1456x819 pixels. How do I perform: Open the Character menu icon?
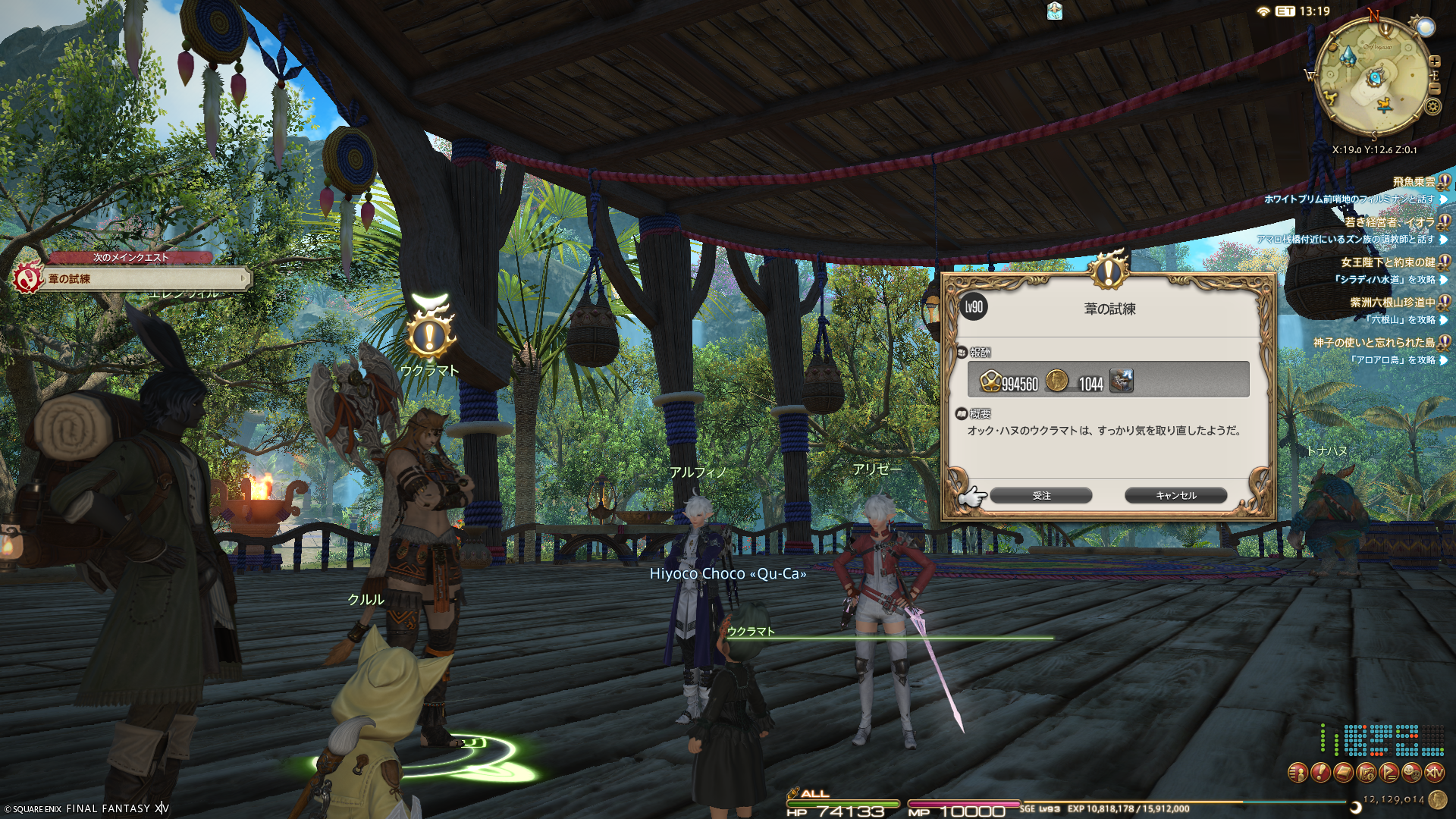(1298, 773)
